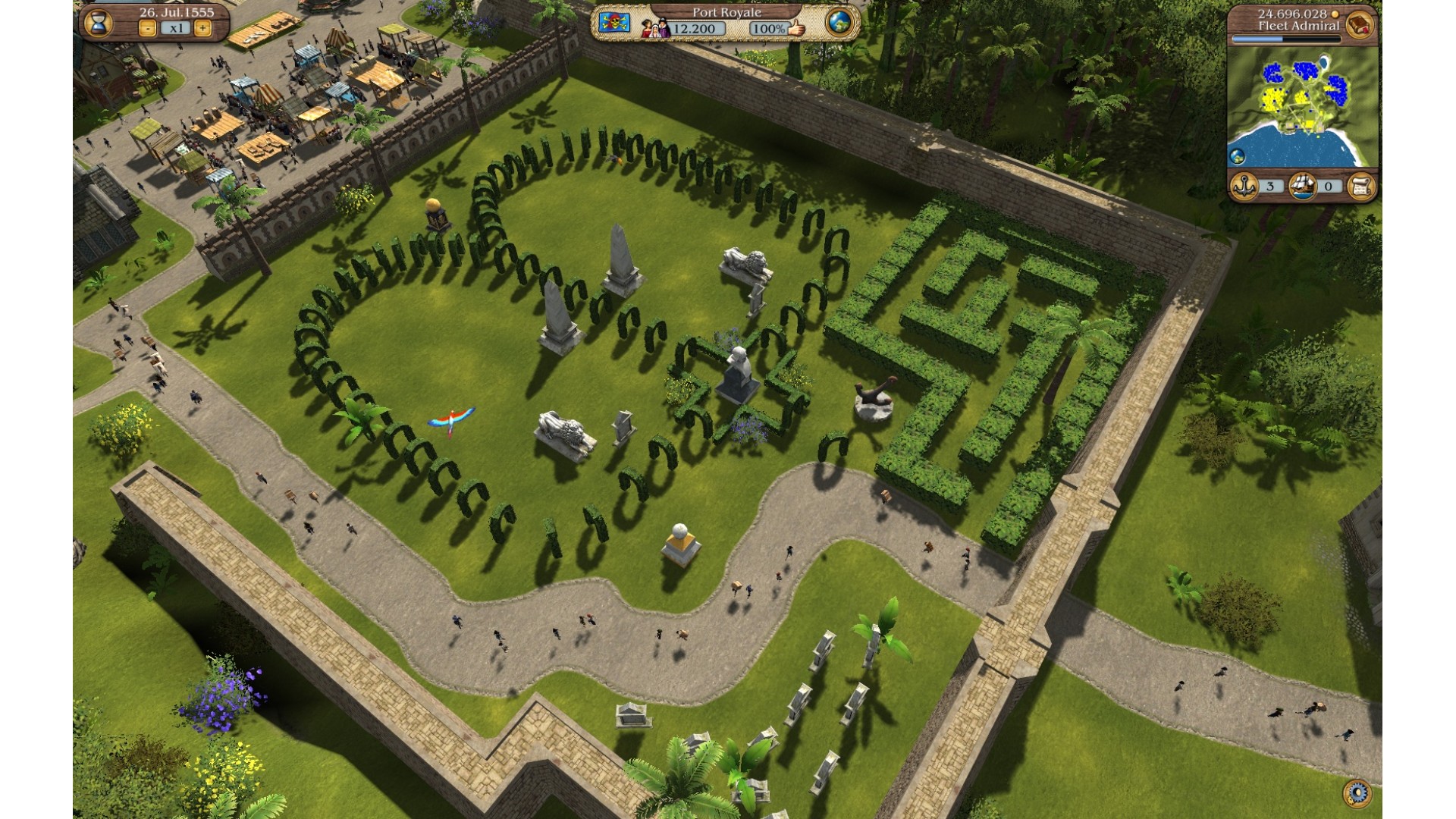Decrease game speed with minus button
This screenshot has height=819, width=1456.
(x=148, y=29)
